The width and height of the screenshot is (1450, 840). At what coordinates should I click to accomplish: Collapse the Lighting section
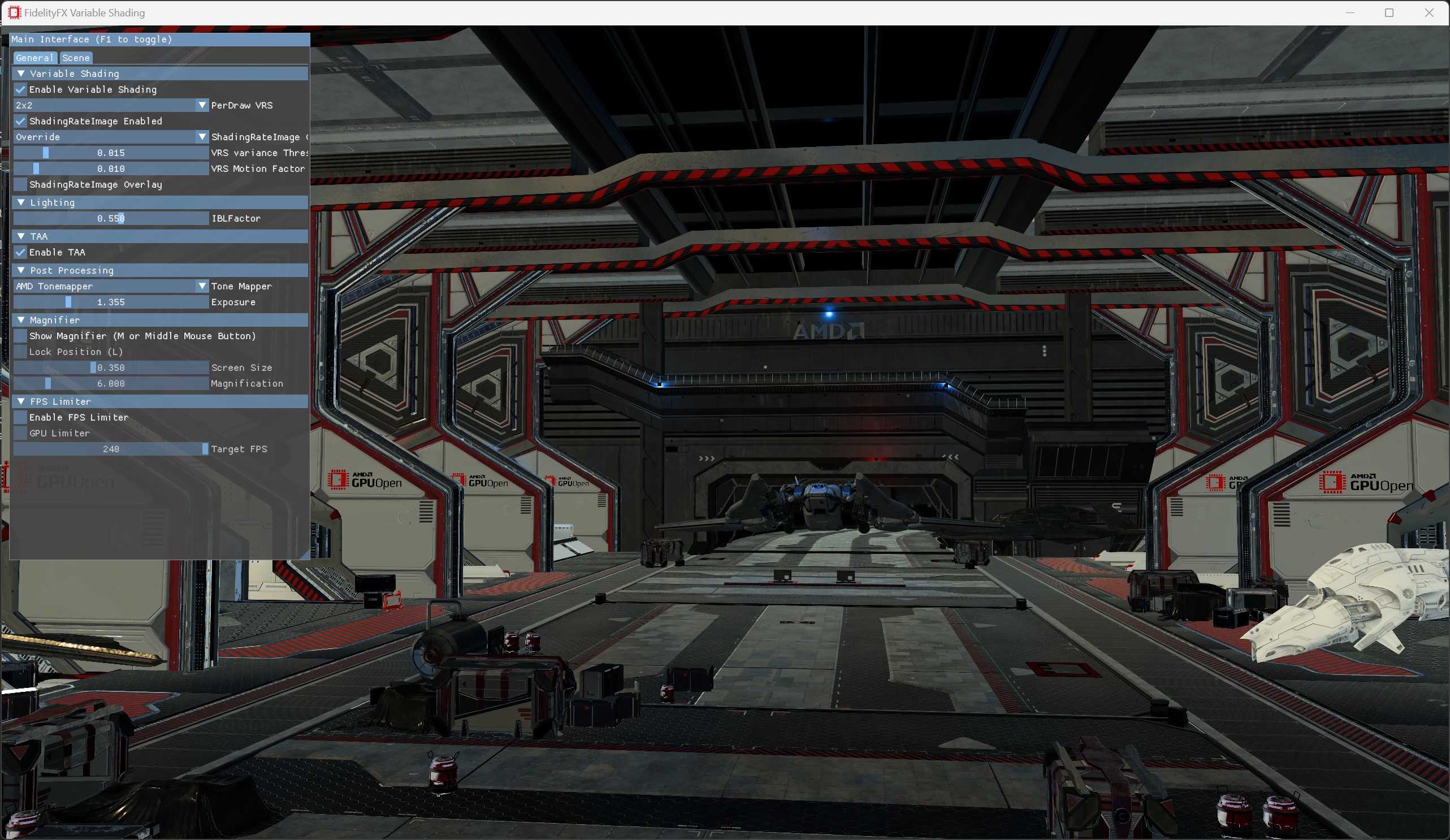click(x=22, y=202)
